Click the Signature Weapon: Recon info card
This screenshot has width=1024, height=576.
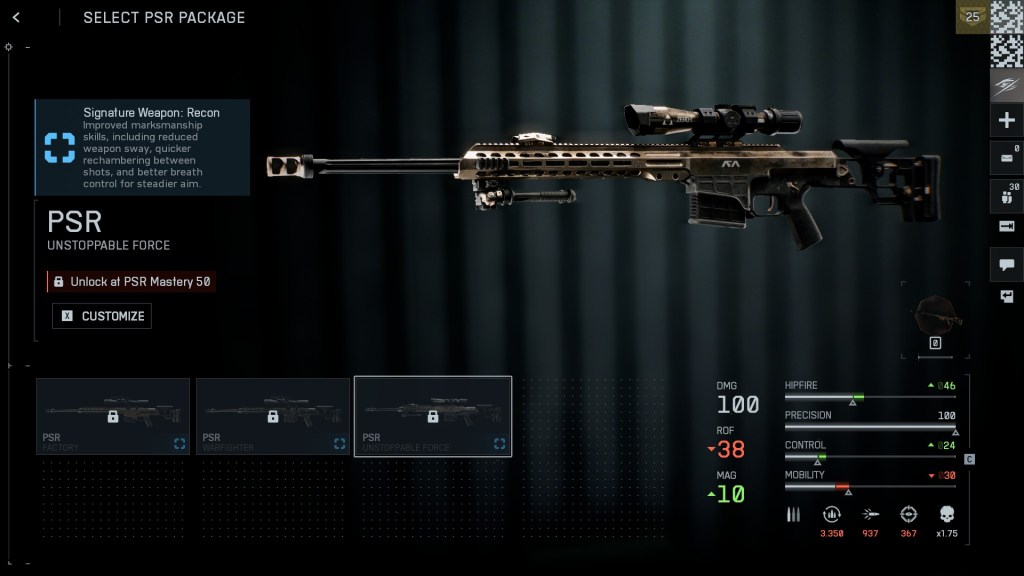[142, 147]
